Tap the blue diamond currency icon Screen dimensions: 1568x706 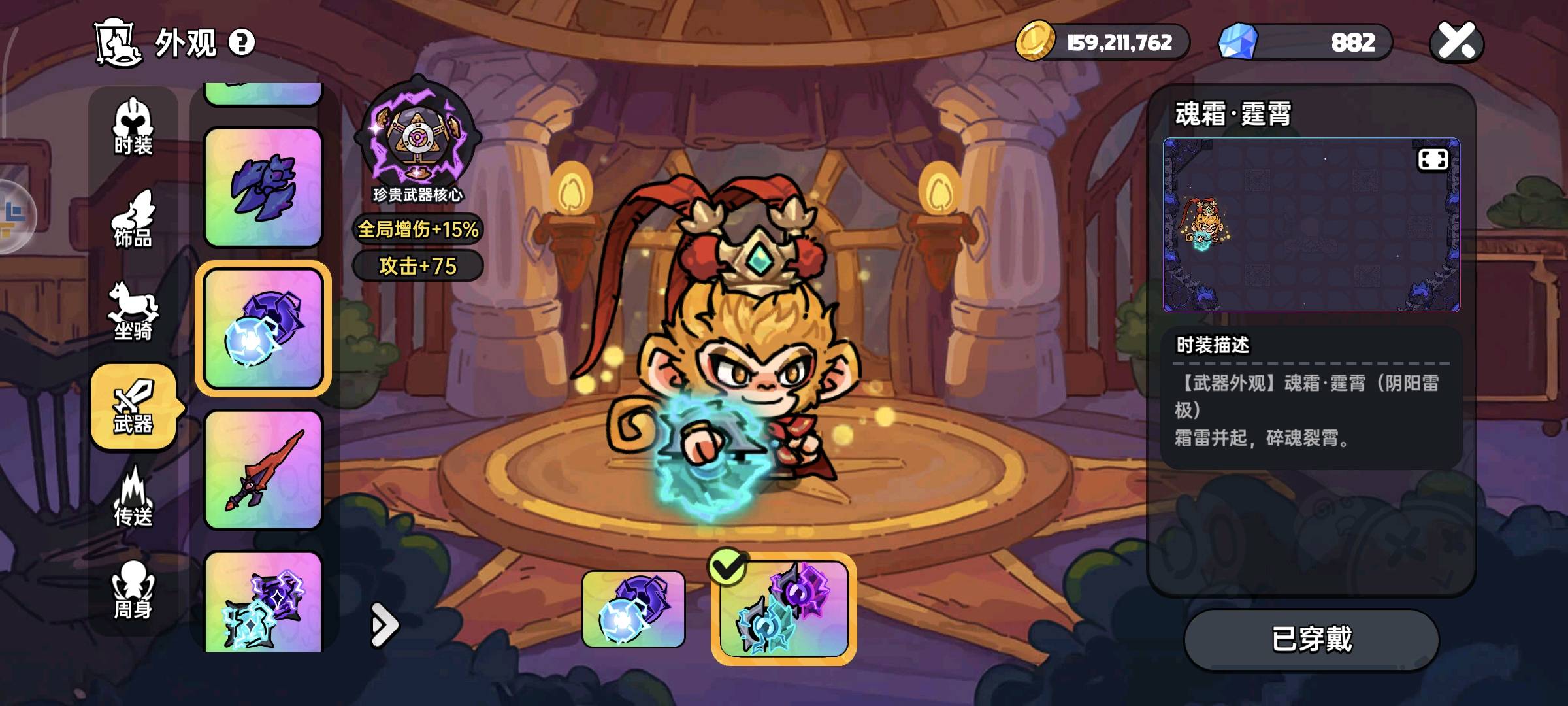point(1238,42)
